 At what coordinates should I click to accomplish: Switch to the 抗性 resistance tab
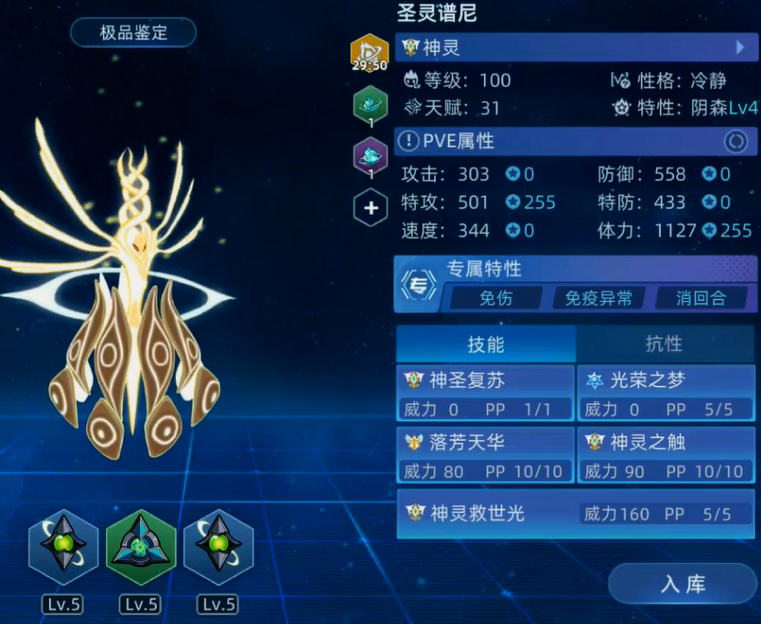[664, 343]
